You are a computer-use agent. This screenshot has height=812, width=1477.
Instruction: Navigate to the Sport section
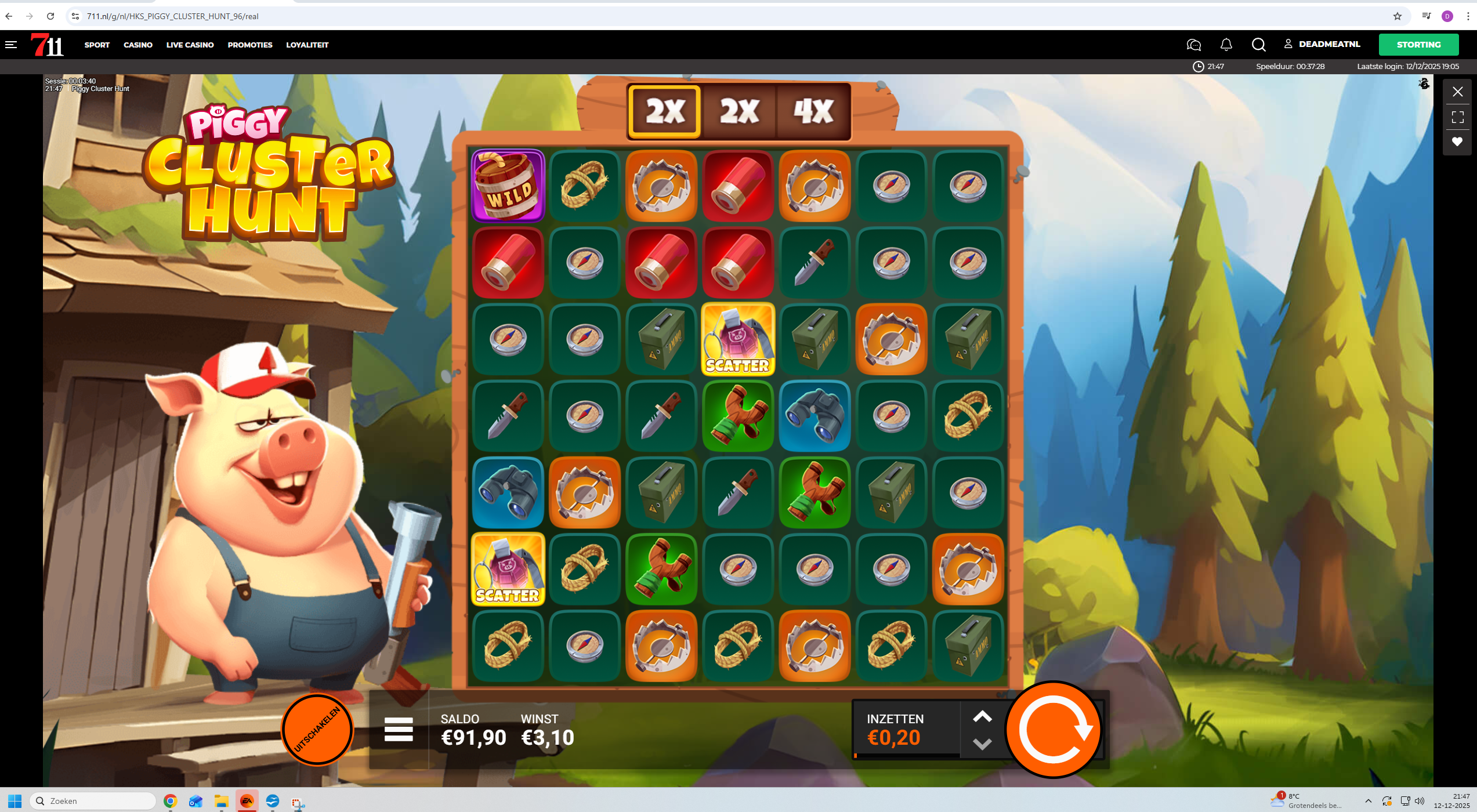(97, 45)
